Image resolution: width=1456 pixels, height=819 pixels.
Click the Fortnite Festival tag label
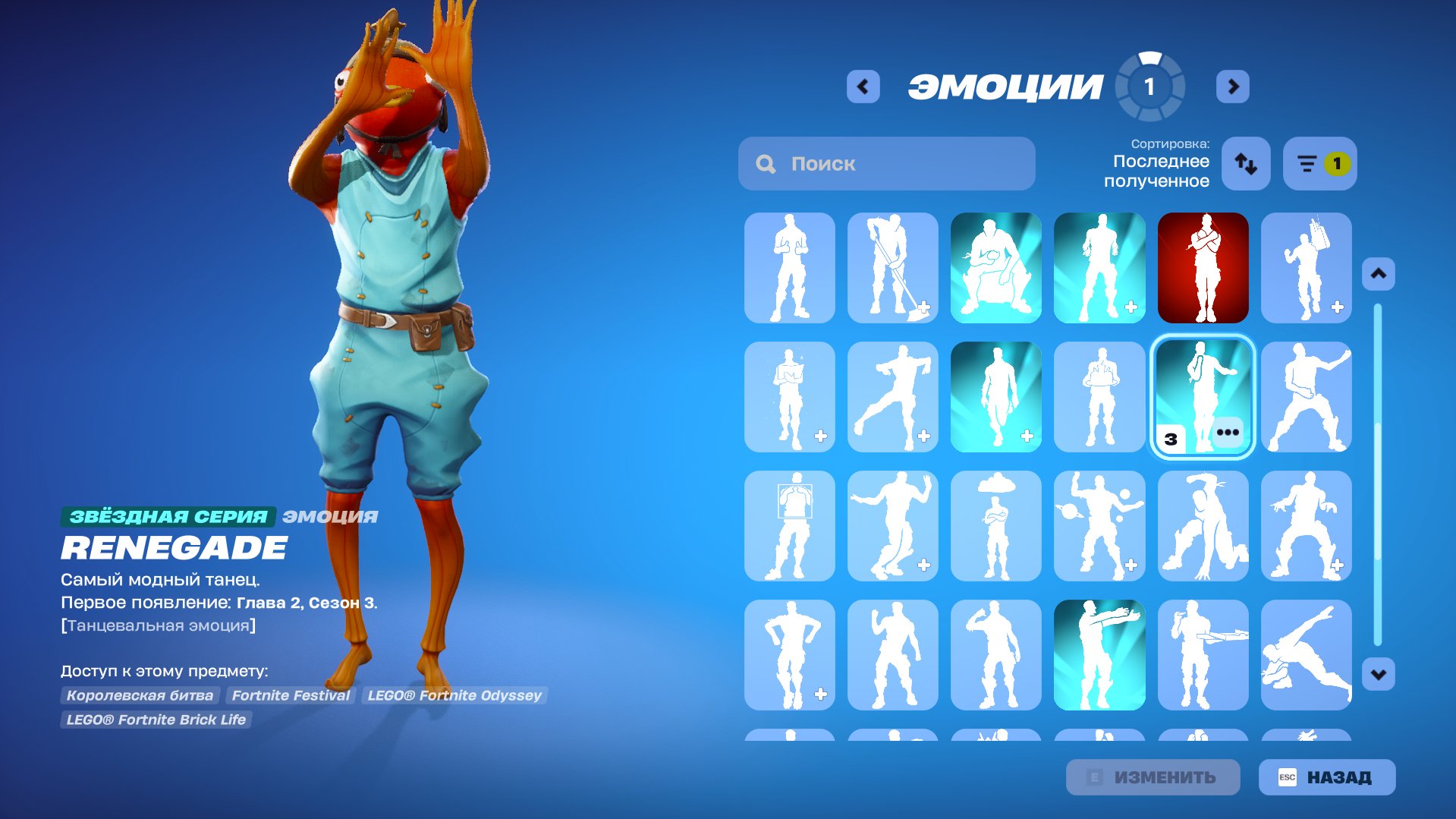[x=291, y=695]
